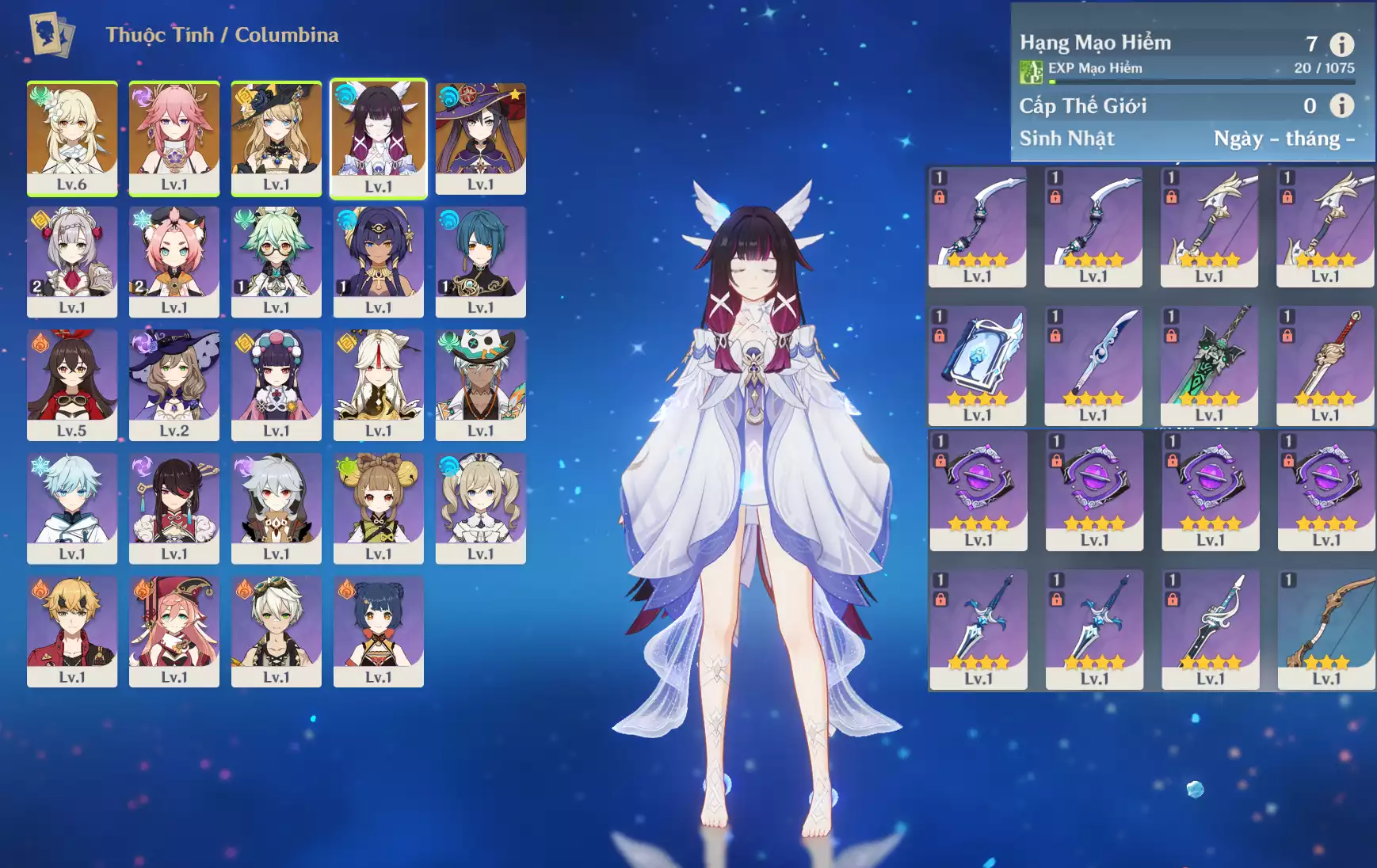Choose the Barbara character portrait
The width and height of the screenshot is (1377, 868).
coord(481,507)
